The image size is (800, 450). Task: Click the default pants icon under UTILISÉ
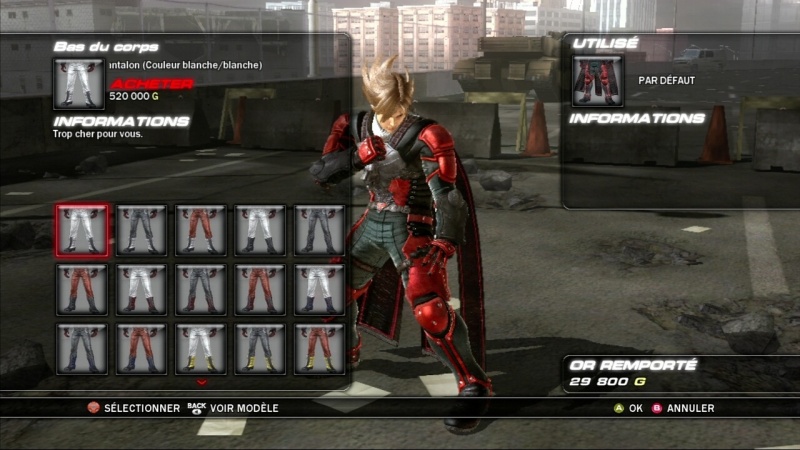click(598, 81)
